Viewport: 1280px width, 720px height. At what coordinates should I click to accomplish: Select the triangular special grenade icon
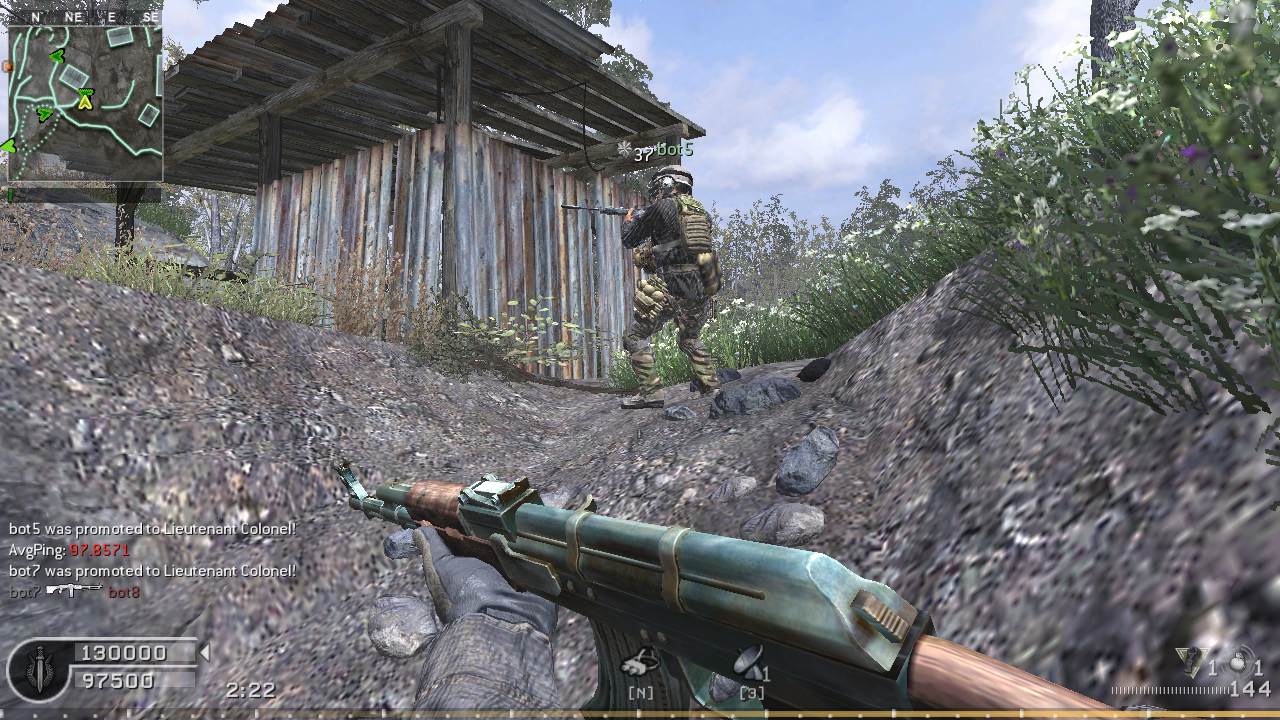[x=1190, y=663]
